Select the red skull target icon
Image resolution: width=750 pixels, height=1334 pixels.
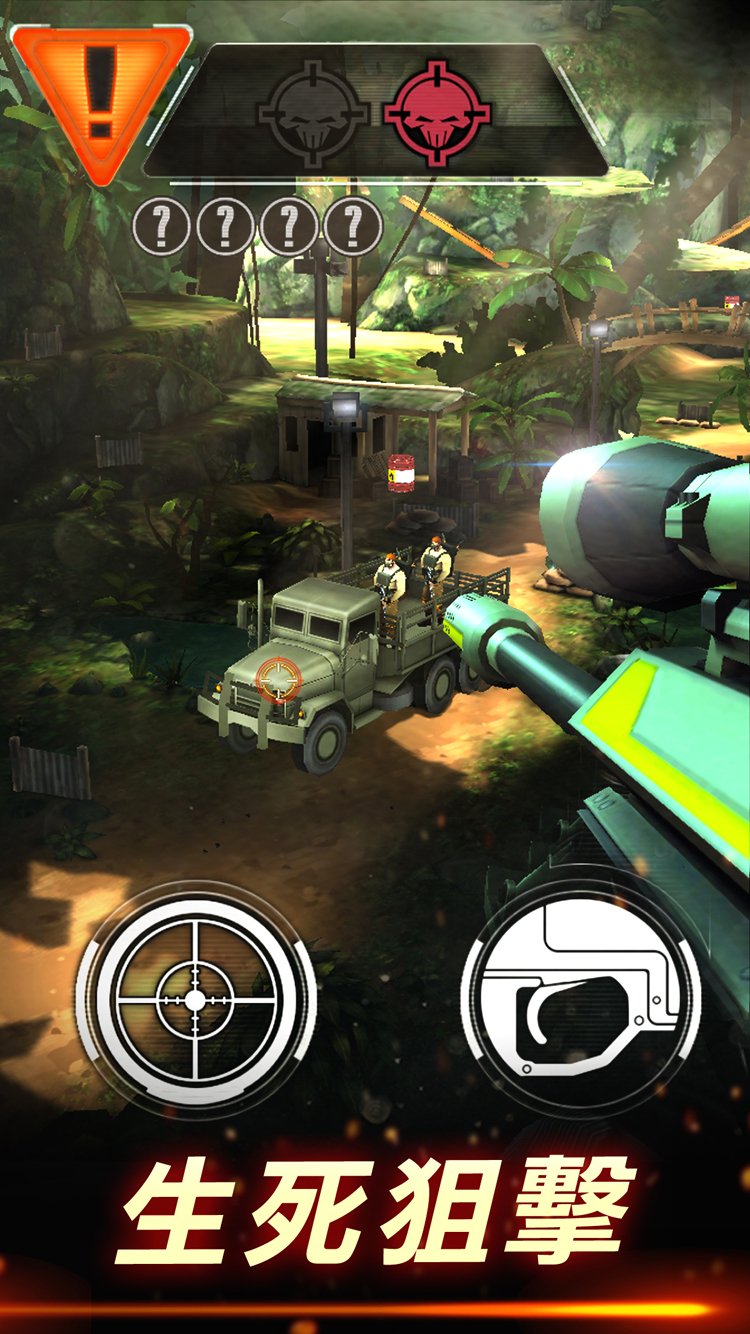(x=438, y=112)
